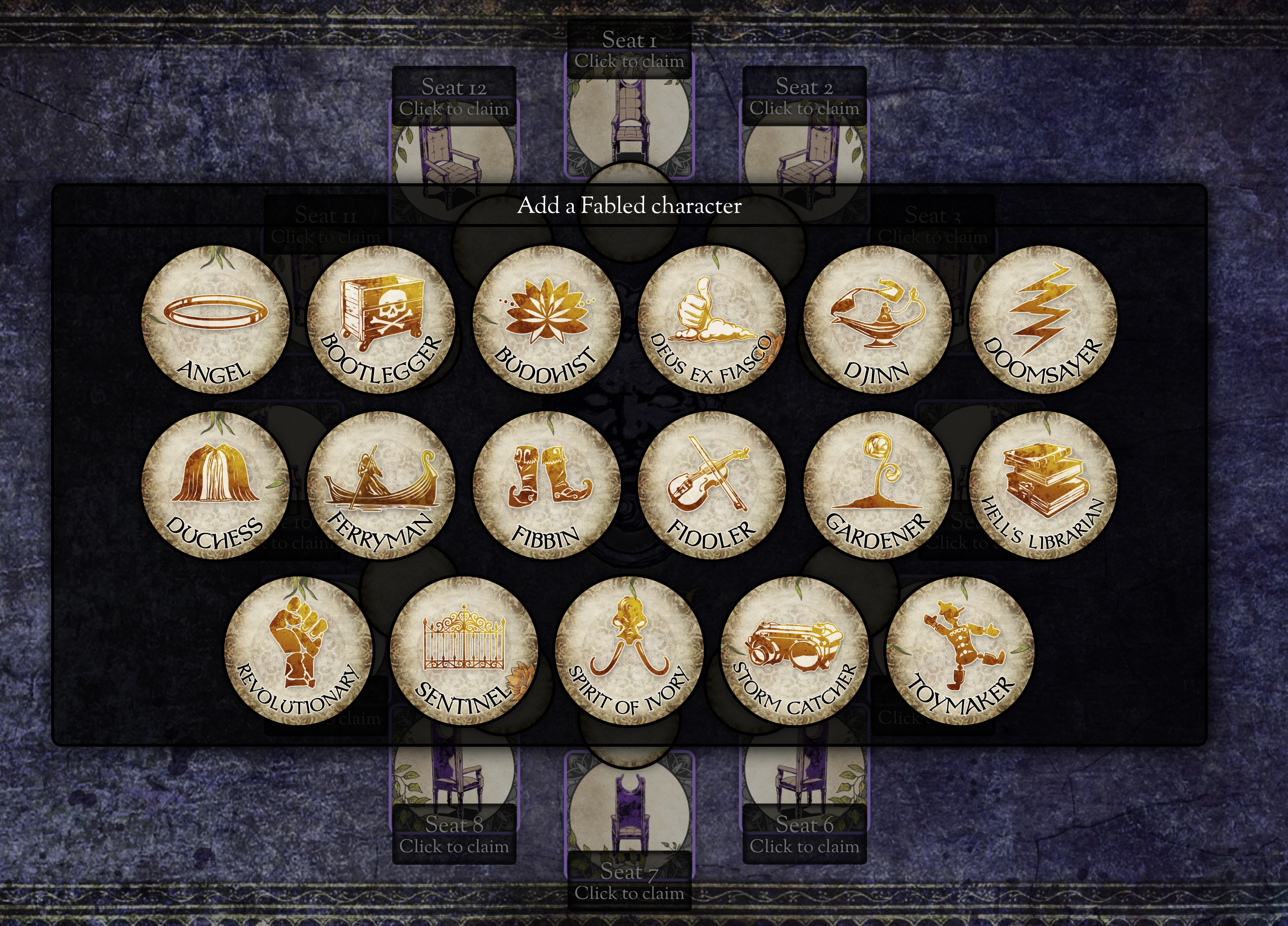Add the Gardener sprout token
The width and height of the screenshot is (1288, 926).
pos(877,485)
